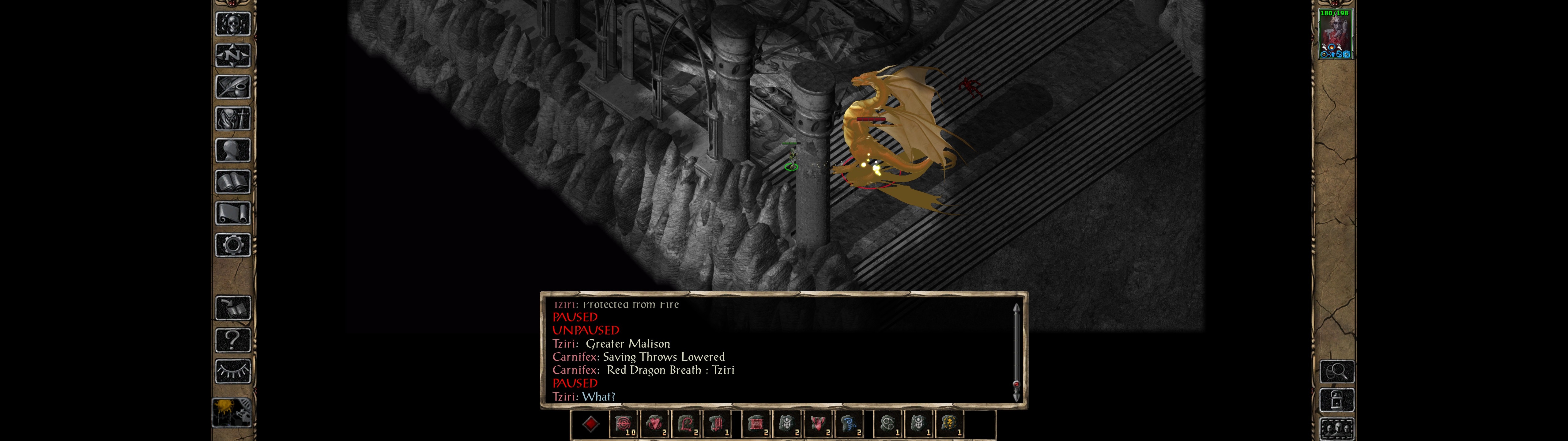Cast the red target spell with 10 charges
Screen dimensions: 1568x441
[623, 424]
